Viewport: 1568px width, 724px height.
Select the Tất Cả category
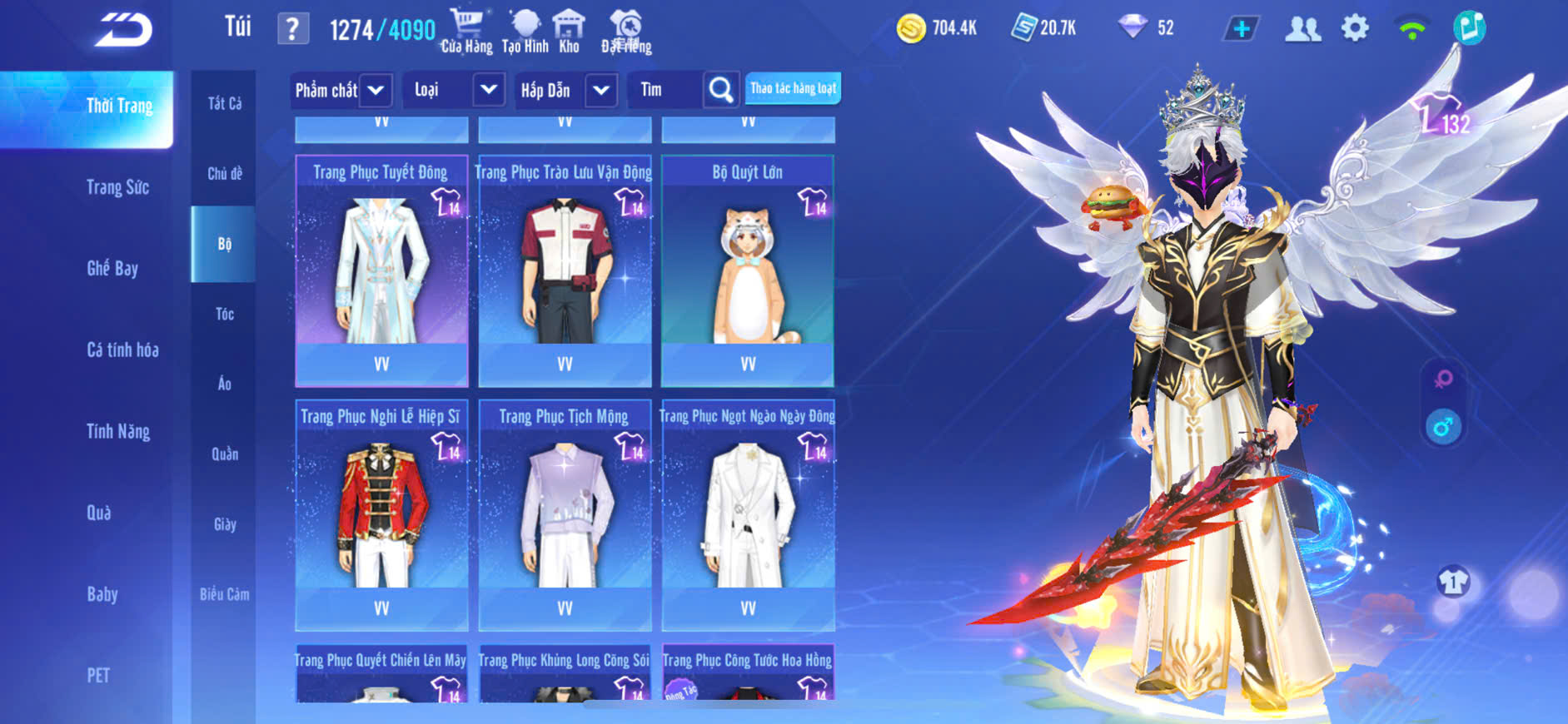pyautogui.click(x=224, y=103)
